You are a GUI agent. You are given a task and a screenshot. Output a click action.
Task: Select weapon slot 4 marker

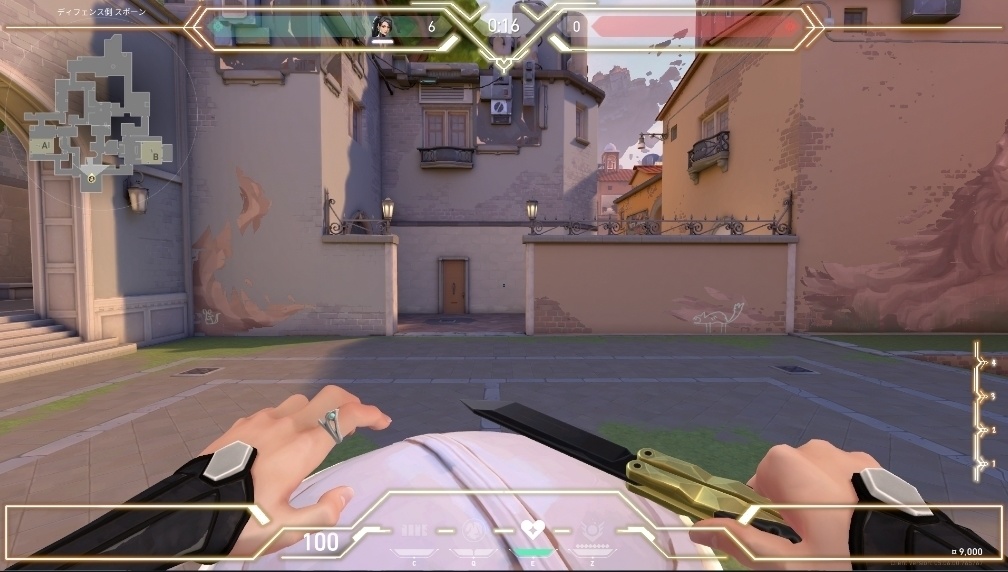click(x=981, y=361)
